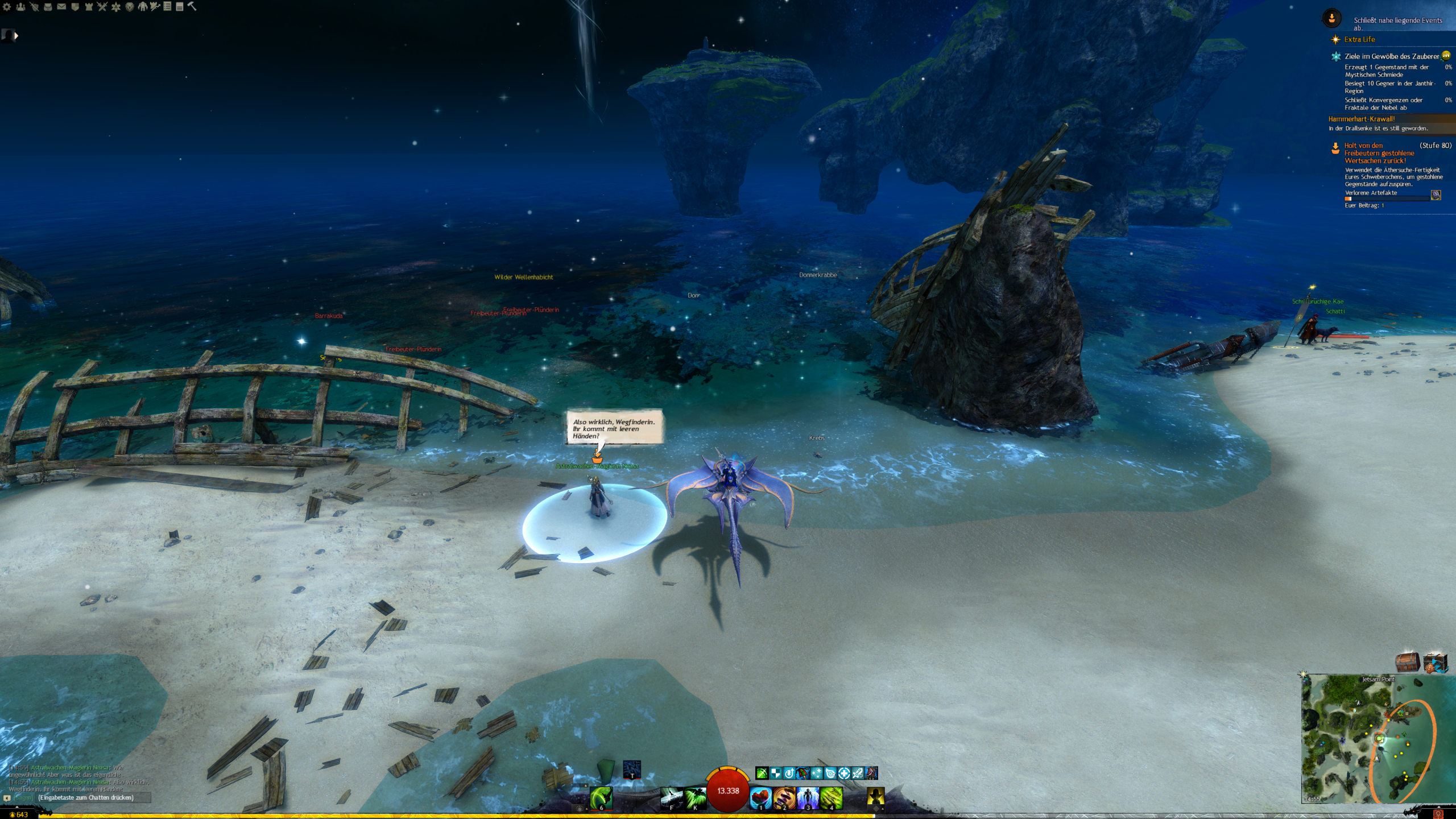This screenshot has width=1456, height=819.
Task: Open the crossed swords PvP panel
Action: coord(102,7)
